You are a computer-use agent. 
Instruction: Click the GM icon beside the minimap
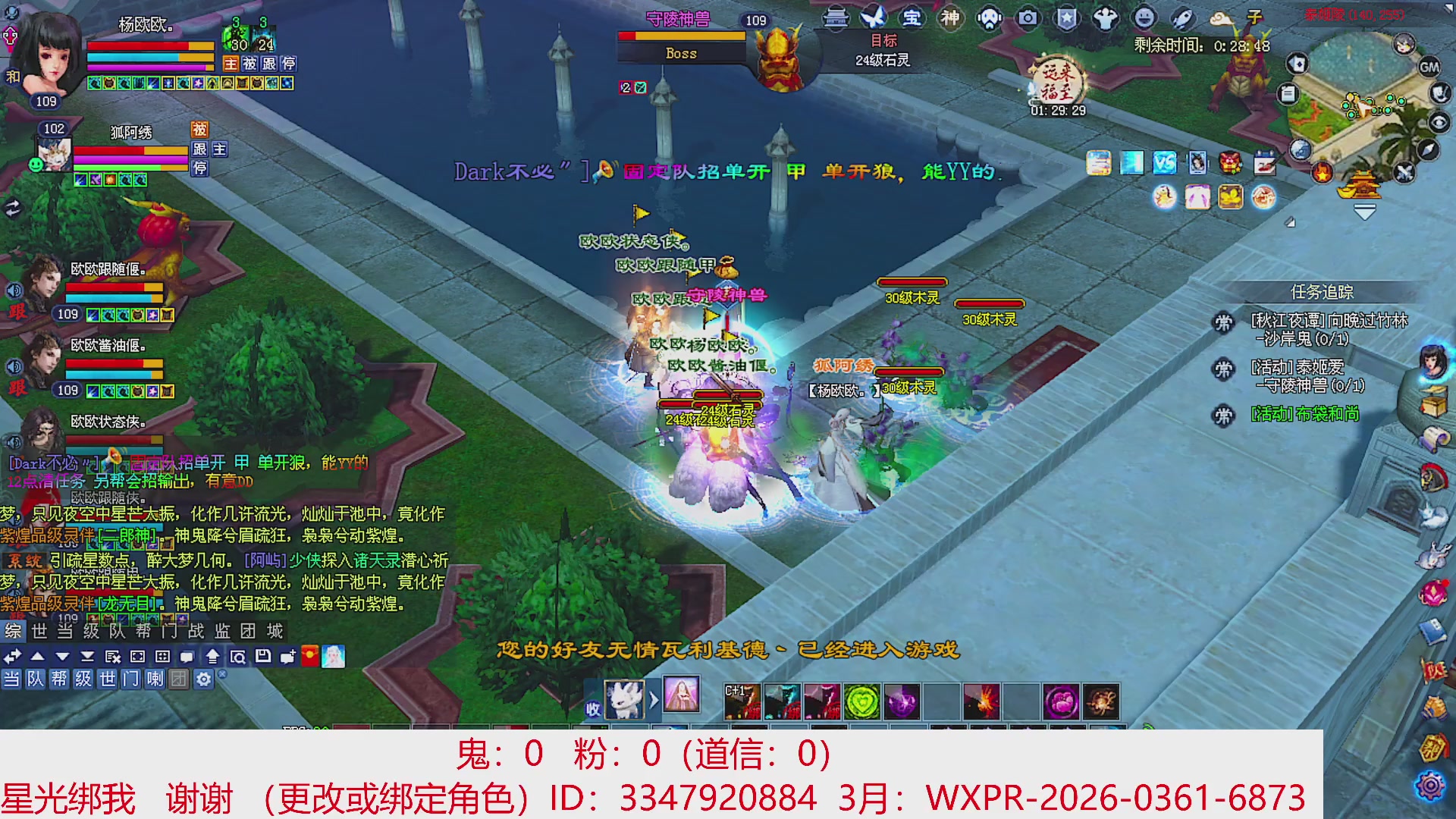pyautogui.click(x=1430, y=67)
